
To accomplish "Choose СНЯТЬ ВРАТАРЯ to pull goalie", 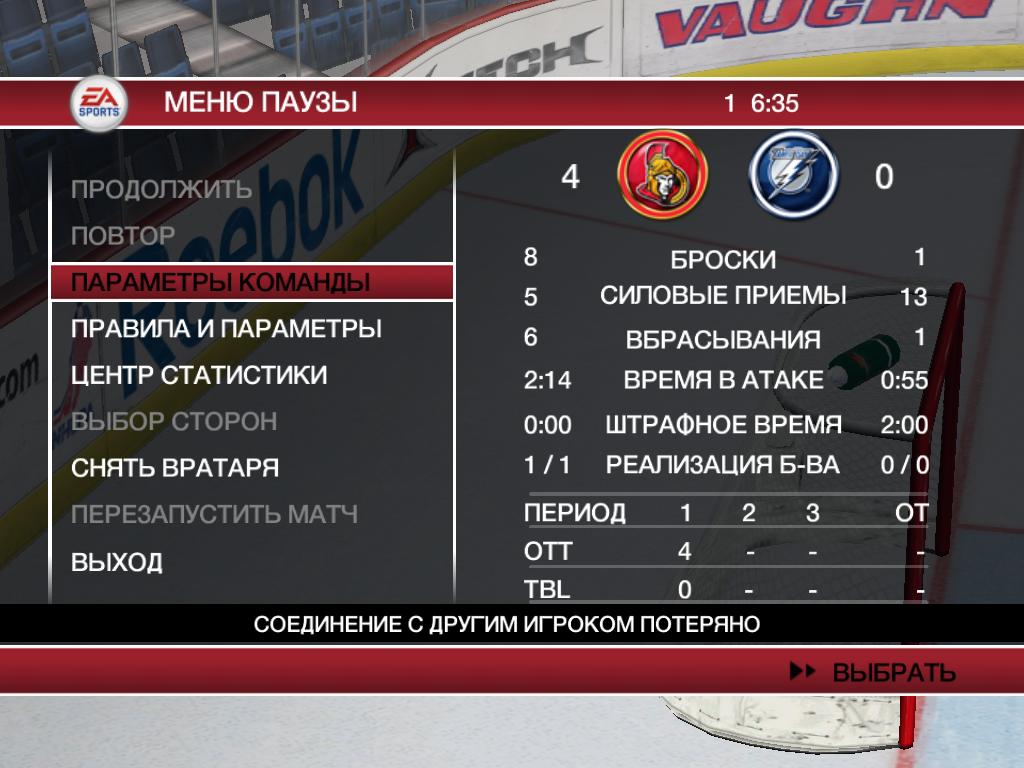I will tap(175, 469).
